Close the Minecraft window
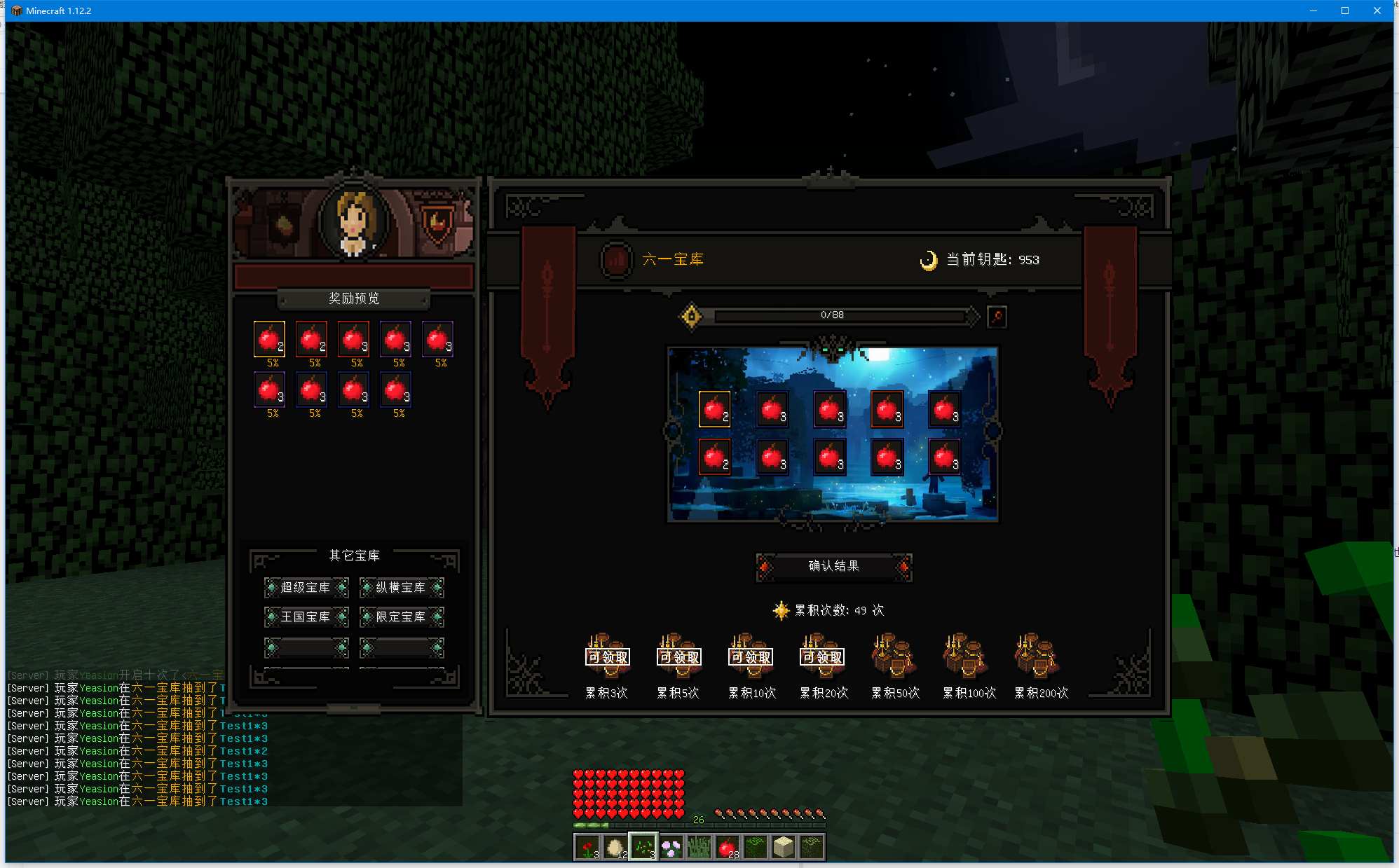The image size is (1399, 868). click(x=1377, y=11)
